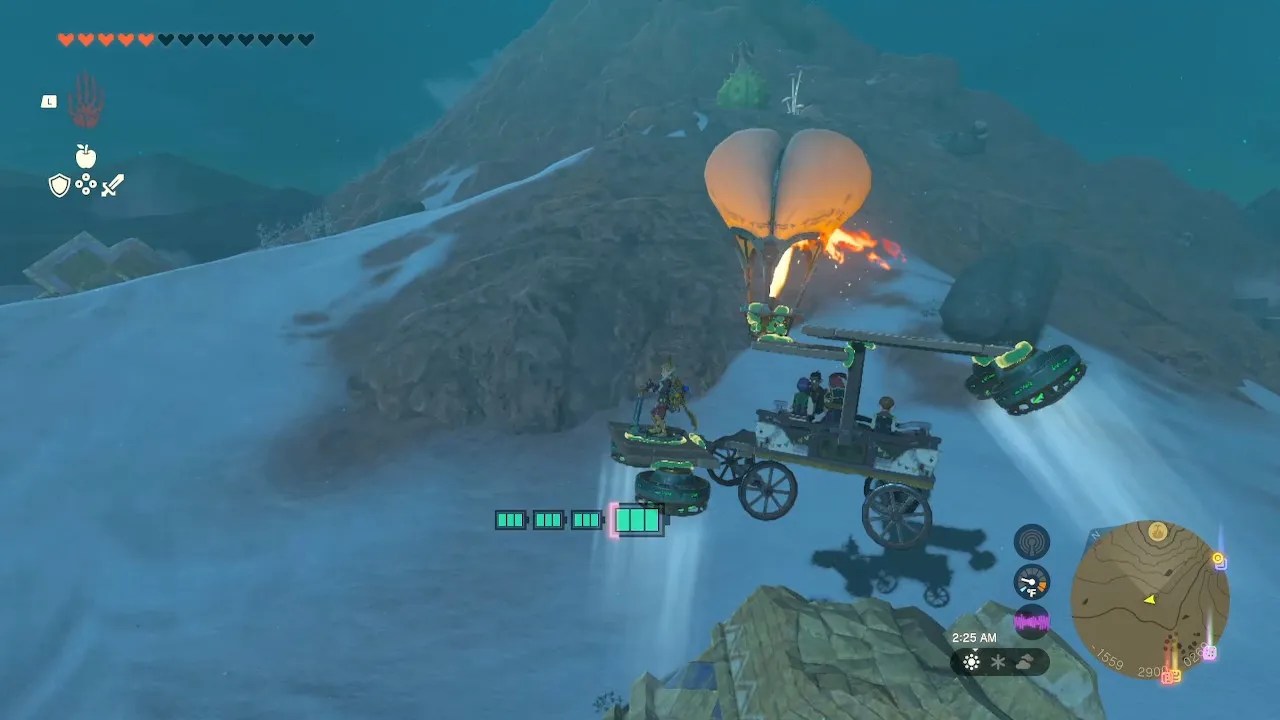Select the stealth detection ring icon
This screenshot has height=720, width=1280.
[1031, 540]
